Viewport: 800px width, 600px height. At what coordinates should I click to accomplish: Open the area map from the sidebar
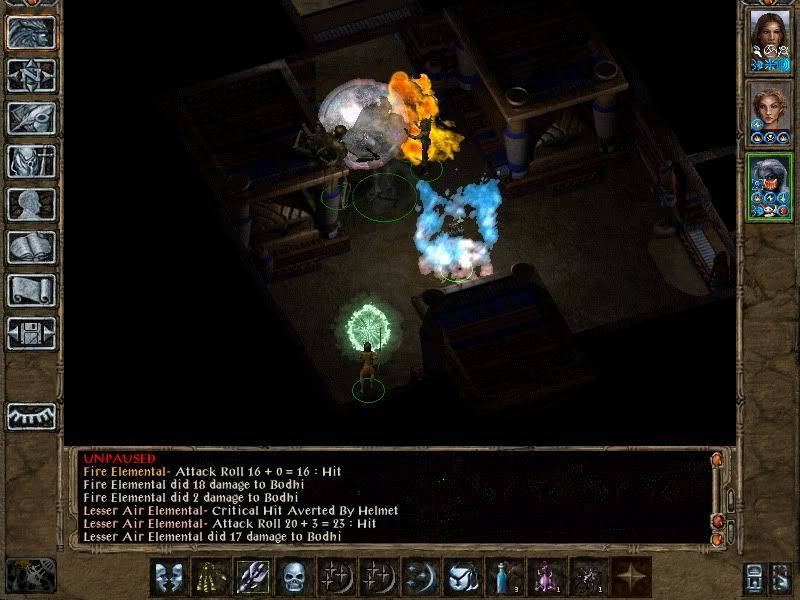click(30, 75)
